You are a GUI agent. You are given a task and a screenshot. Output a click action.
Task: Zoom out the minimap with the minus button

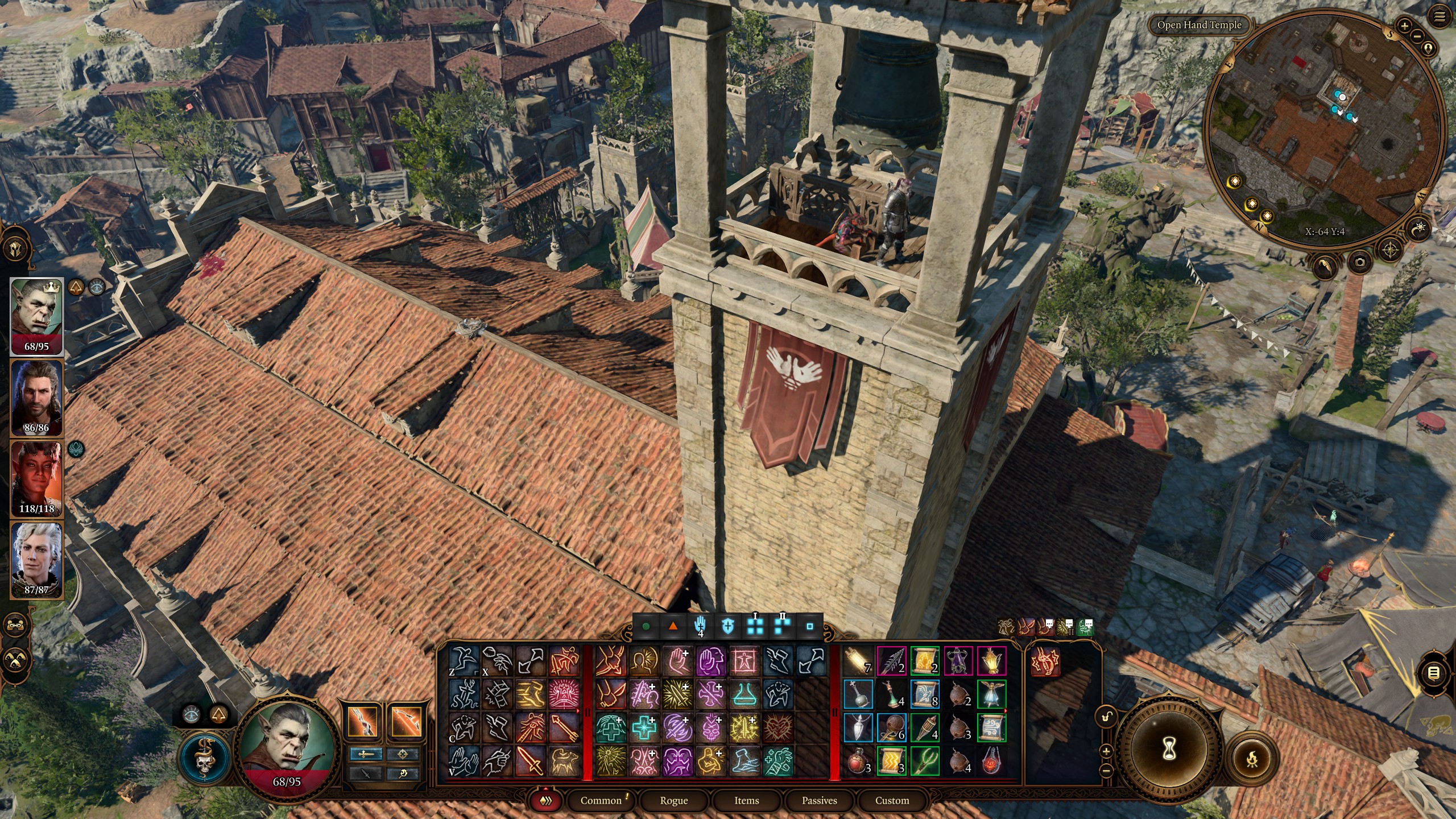point(1416,36)
